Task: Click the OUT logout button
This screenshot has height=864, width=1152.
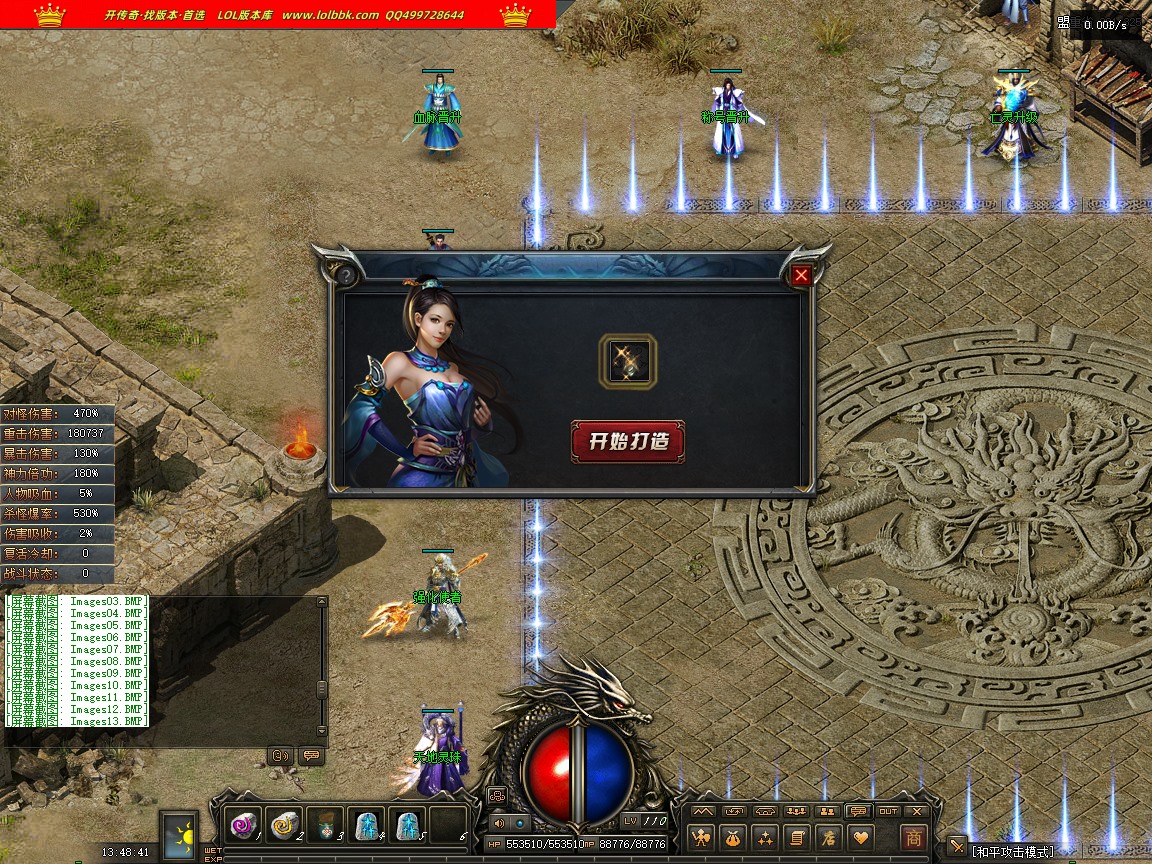Action: click(888, 811)
